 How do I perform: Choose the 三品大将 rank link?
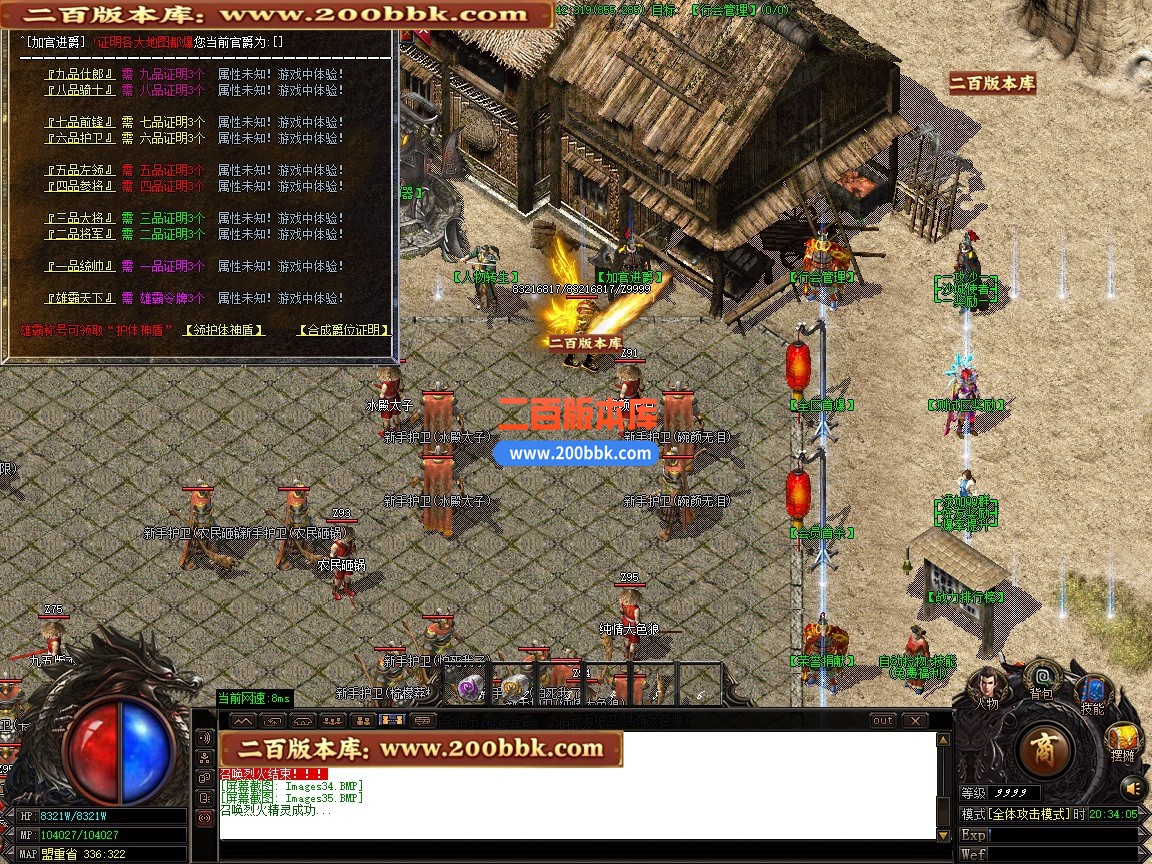81,218
